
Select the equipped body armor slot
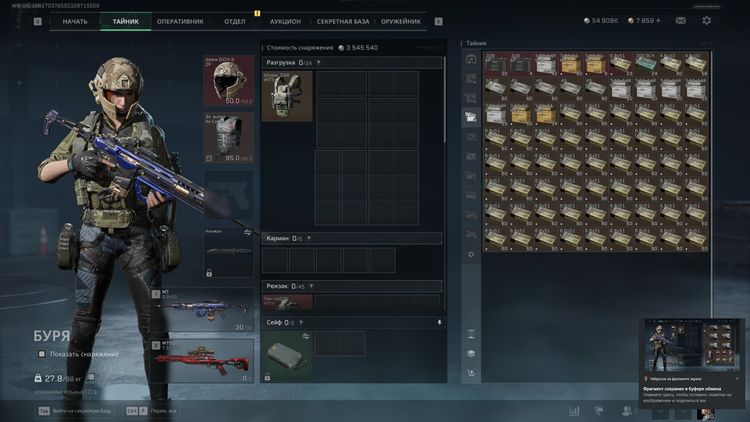(228, 137)
